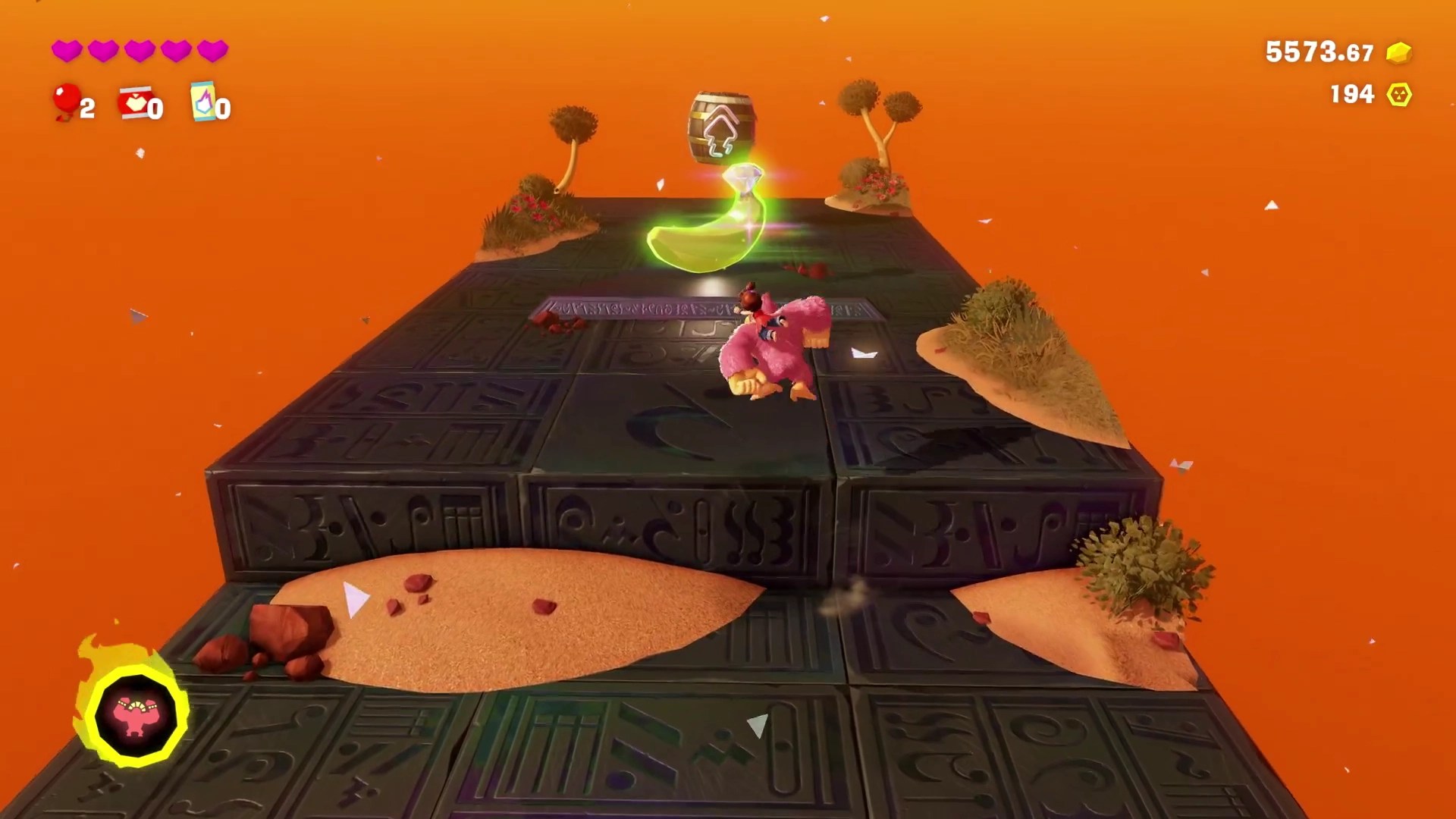The height and width of the screenshot is (819, 1456).
Task: Choose the red heart juice item icon
Action: (x=134, y=102)
